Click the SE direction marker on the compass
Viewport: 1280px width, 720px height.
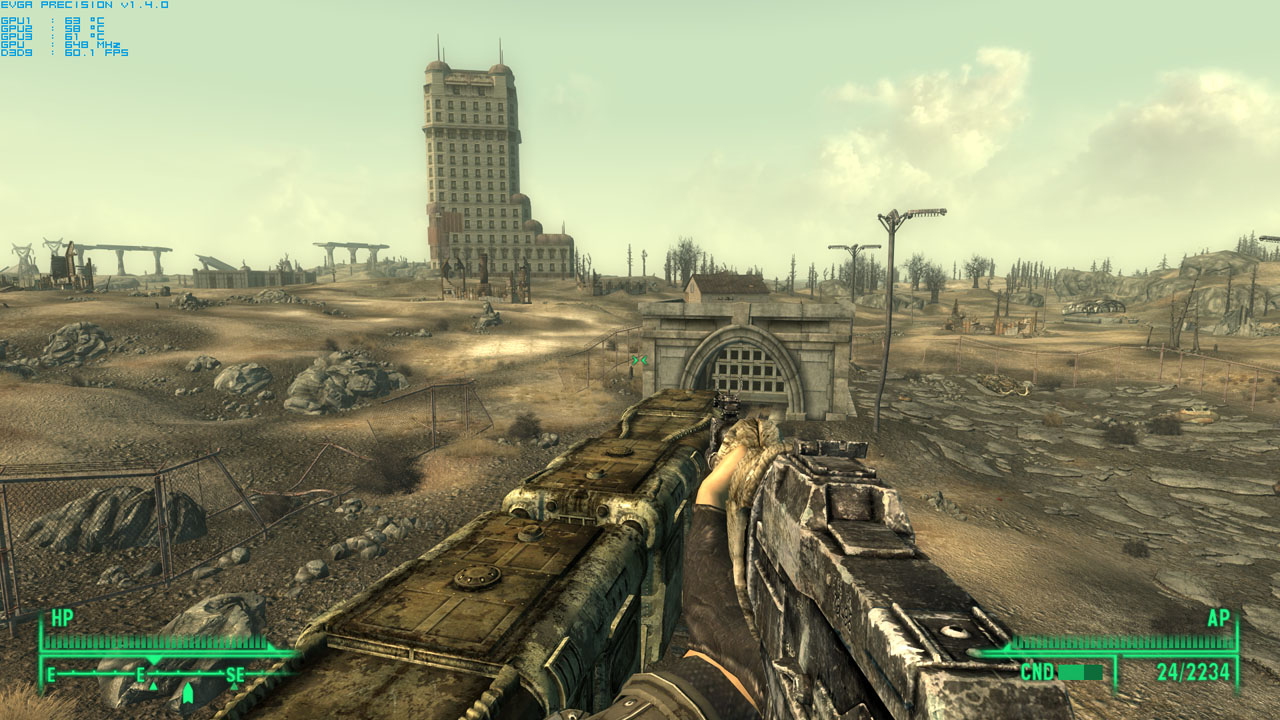(x=236, y=675)
